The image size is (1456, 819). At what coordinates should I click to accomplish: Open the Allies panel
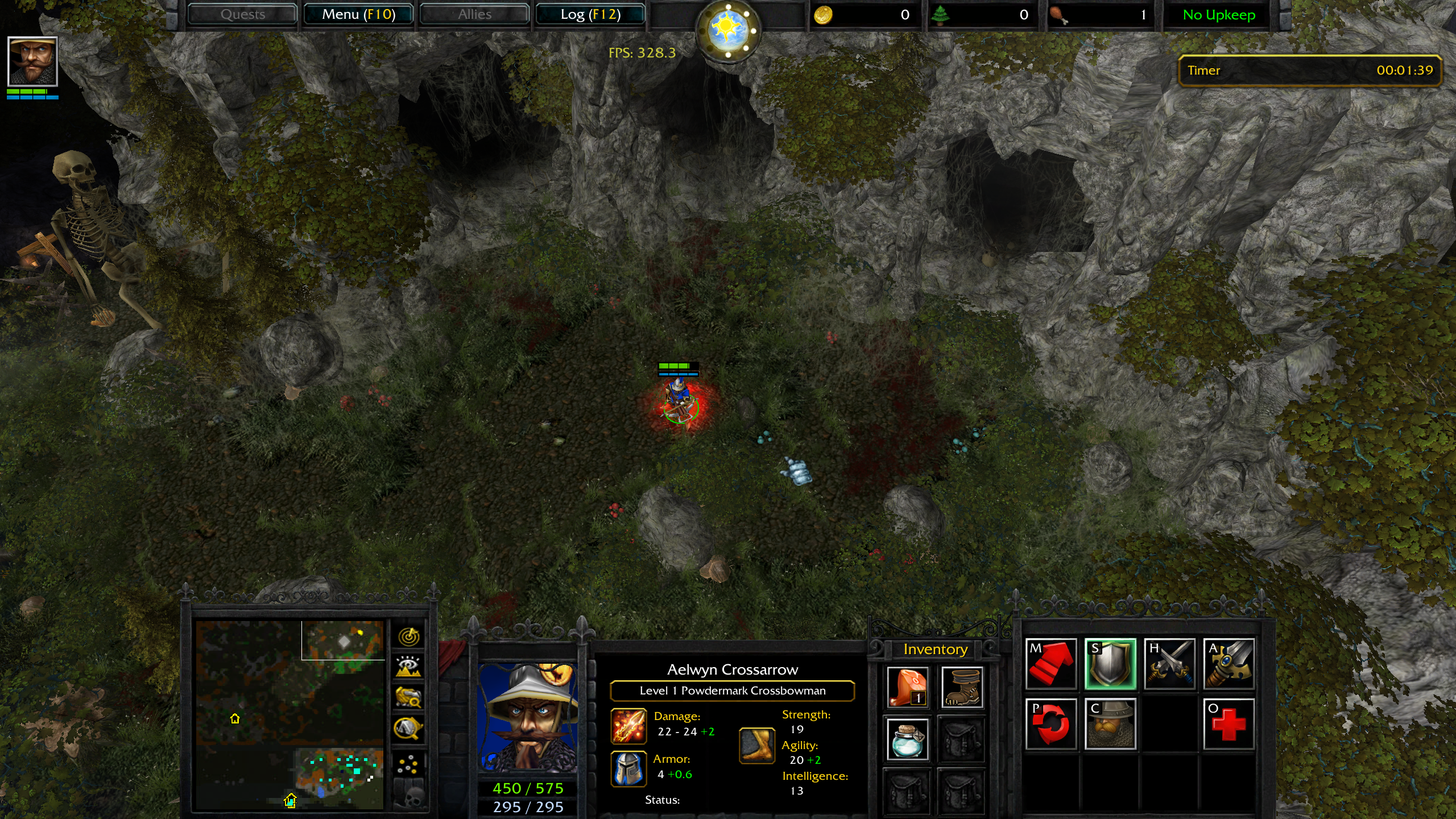click(x=474, y=14)
